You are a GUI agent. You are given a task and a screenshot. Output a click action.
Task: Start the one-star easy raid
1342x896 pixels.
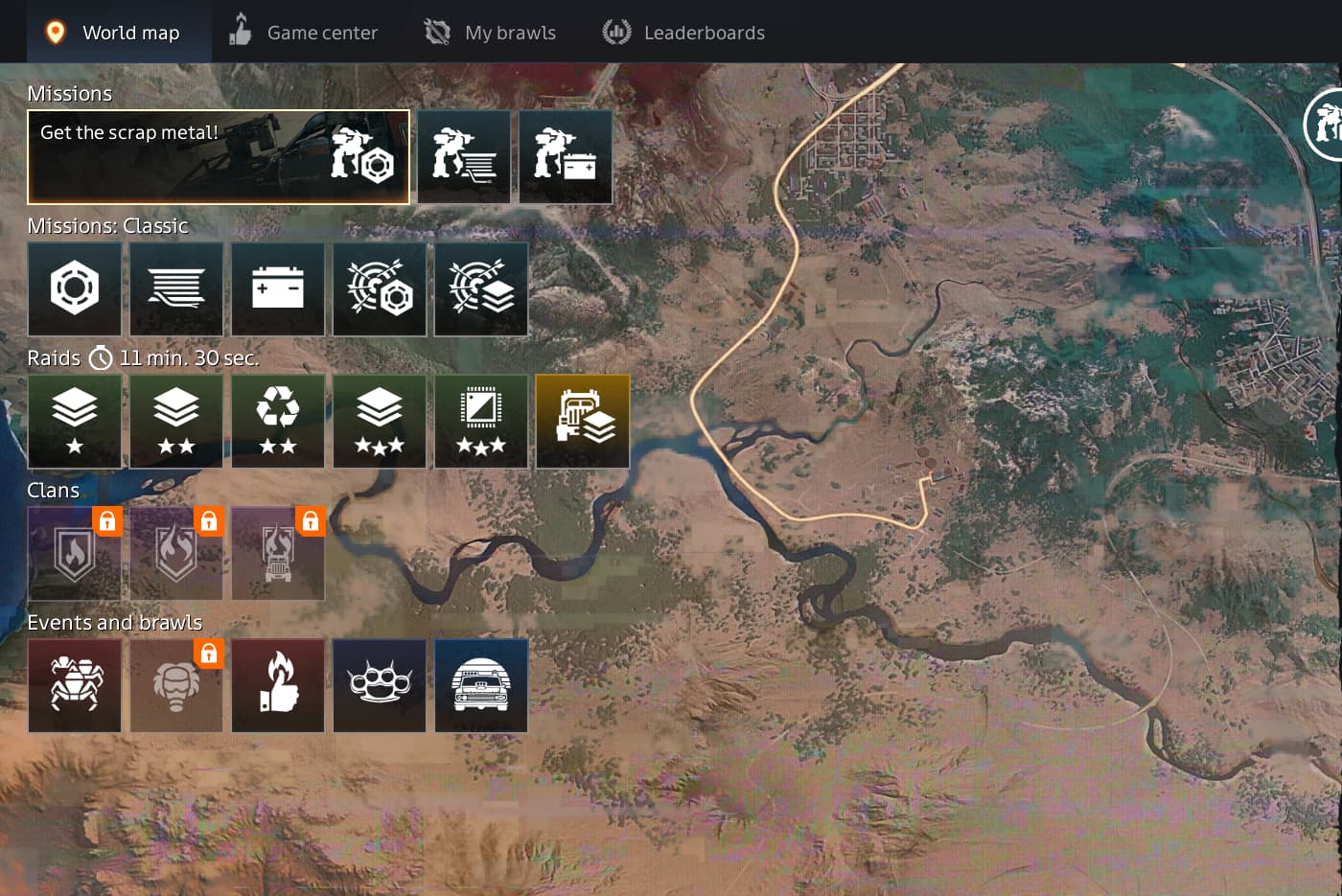[75, 421]
